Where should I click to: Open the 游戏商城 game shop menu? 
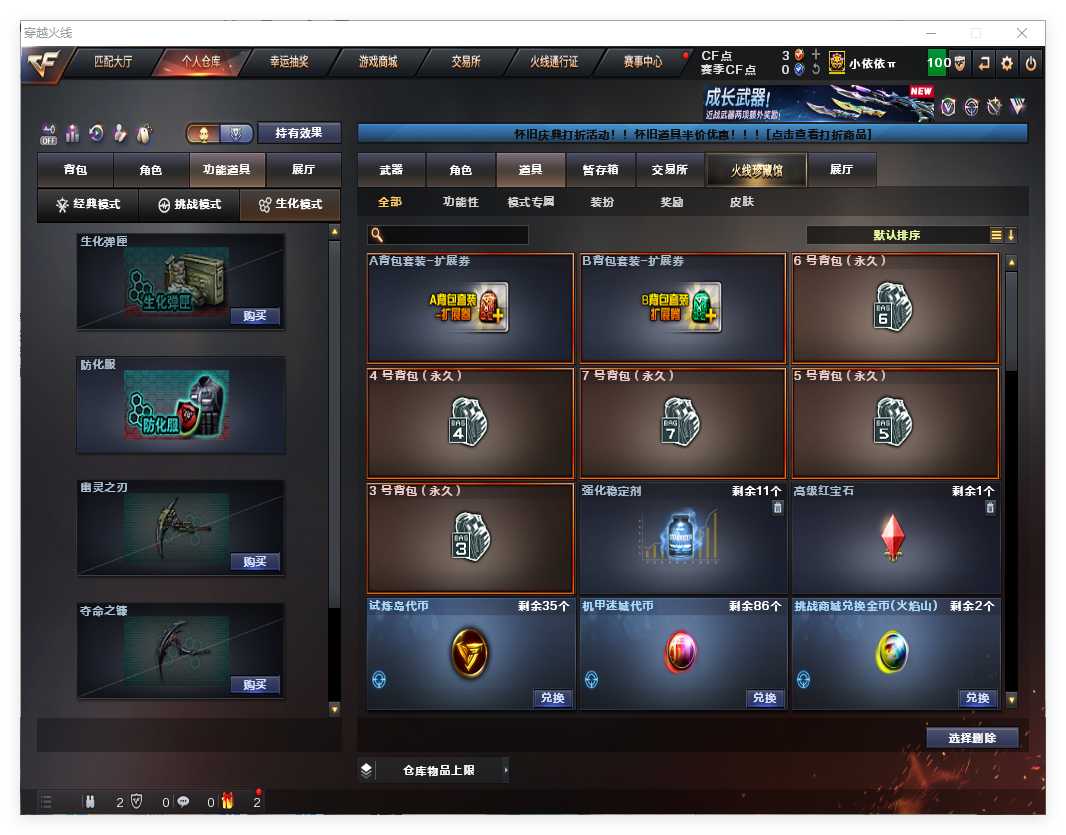pos(377,62)
